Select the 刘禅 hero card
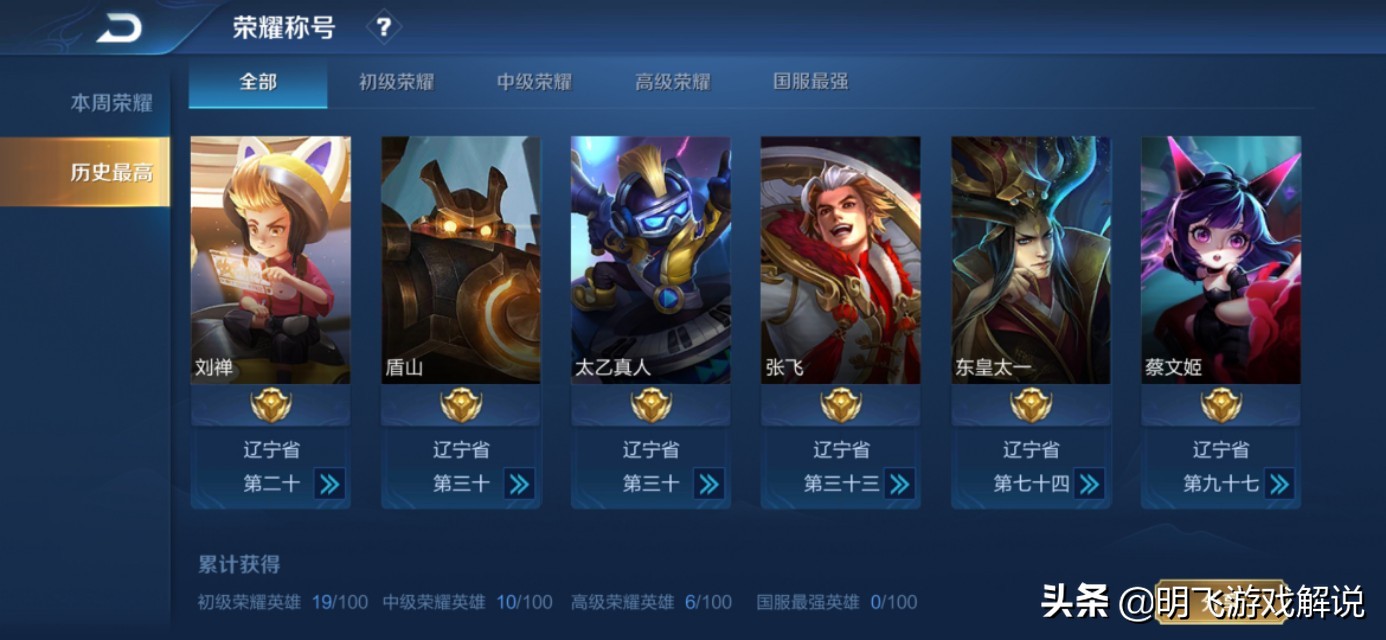The width and height of the screenshot is (1386, 640). coord(270,260)
